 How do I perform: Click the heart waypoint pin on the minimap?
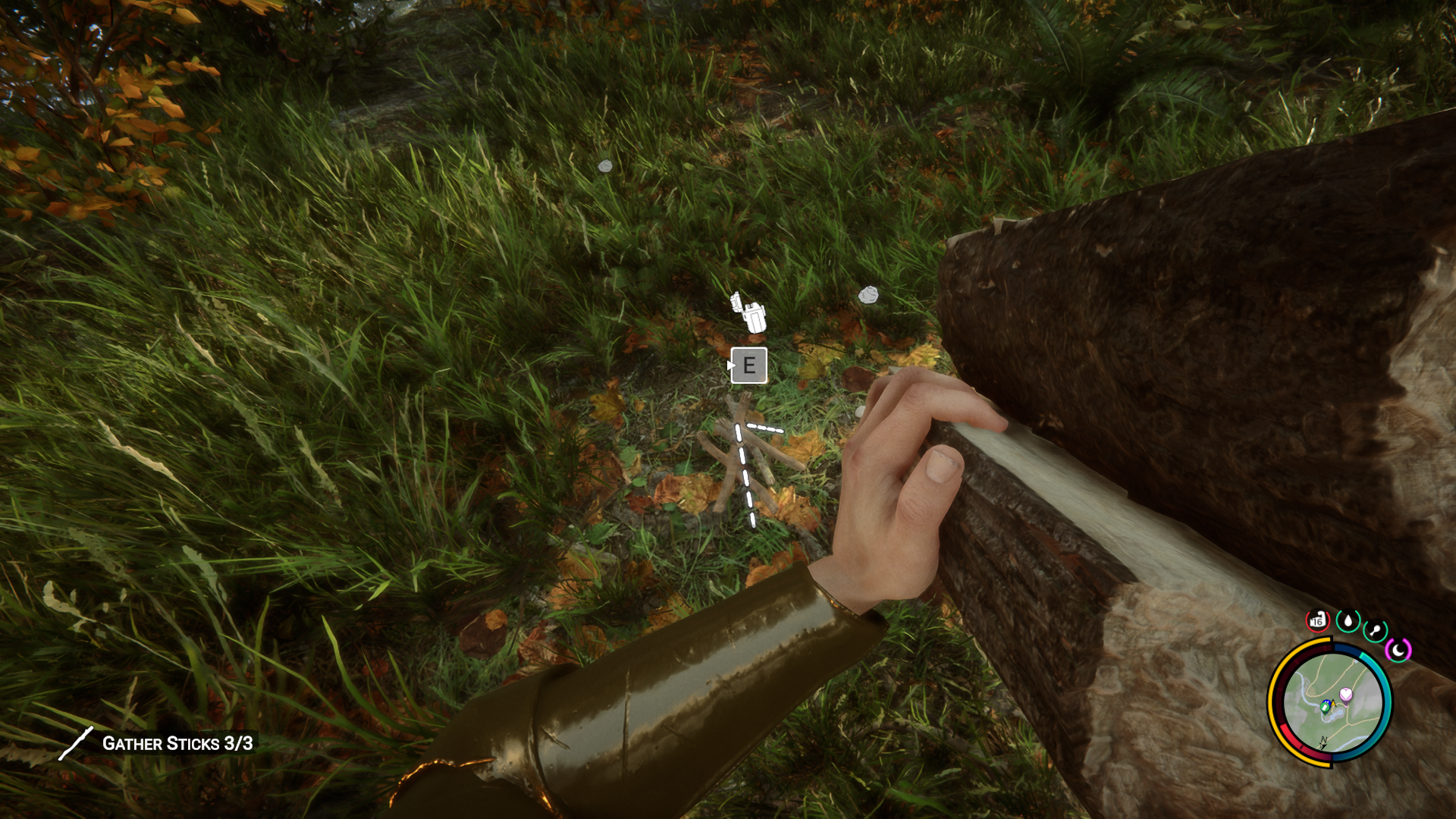[1346, 694]
